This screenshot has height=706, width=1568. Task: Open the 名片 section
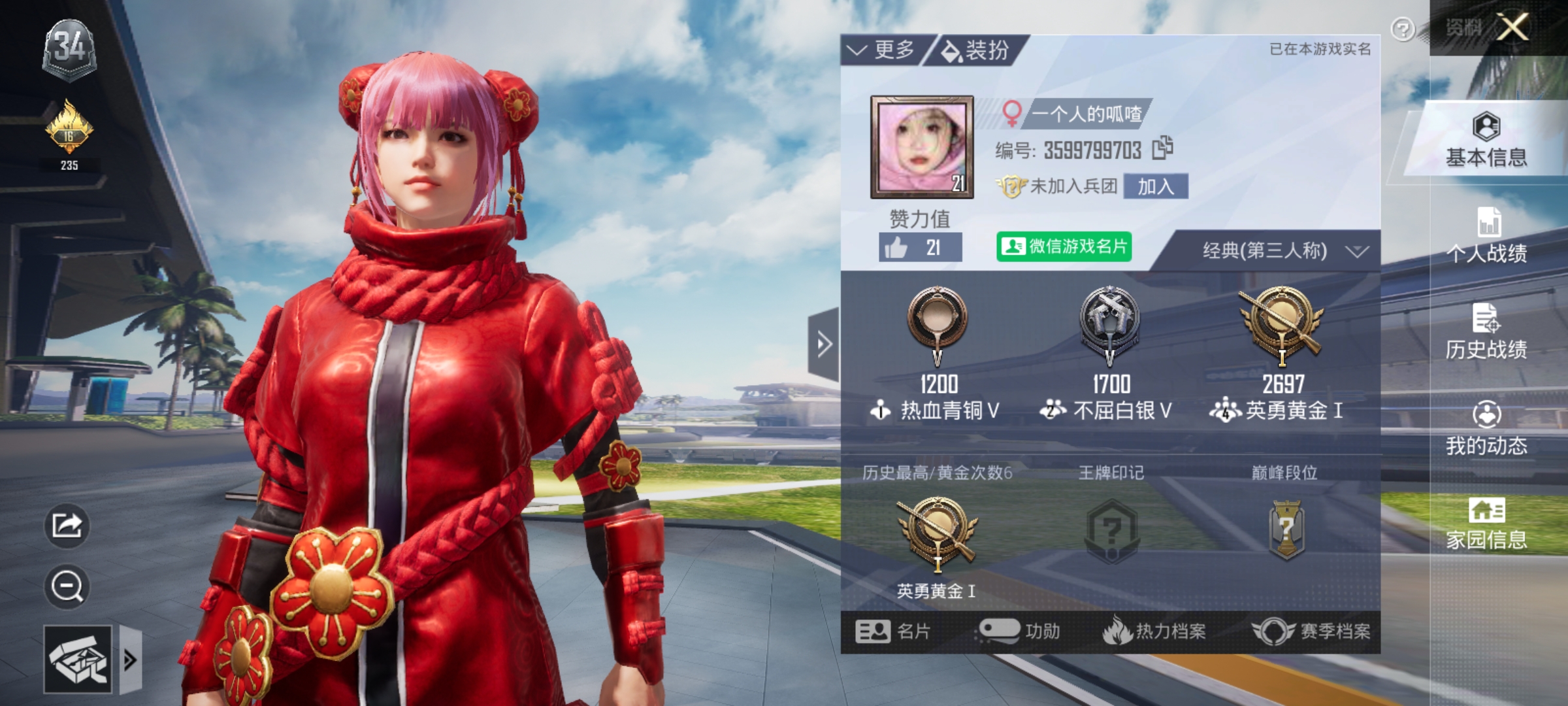coord(892,631)
